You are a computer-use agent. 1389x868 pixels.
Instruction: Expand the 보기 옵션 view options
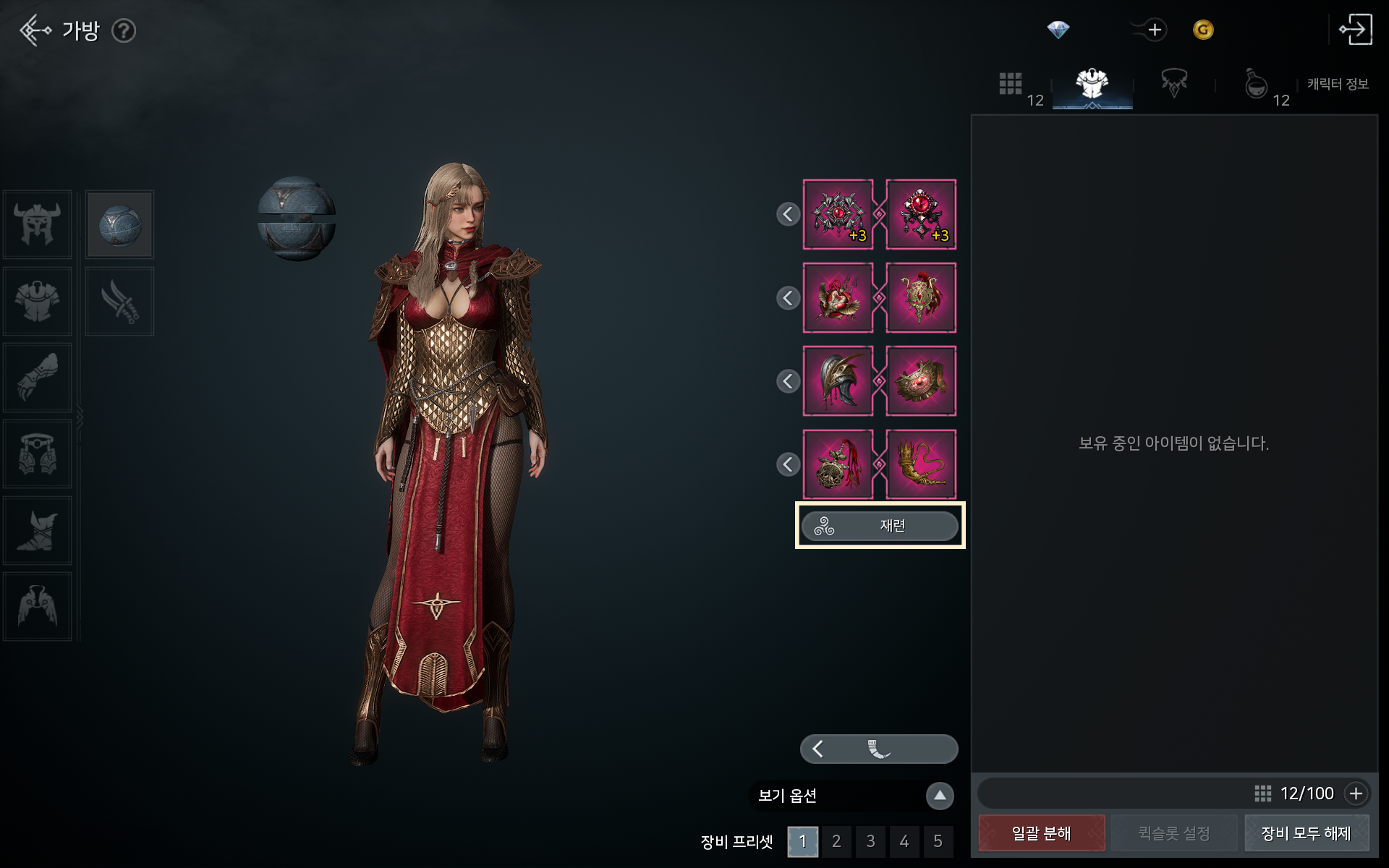[940, 796]
